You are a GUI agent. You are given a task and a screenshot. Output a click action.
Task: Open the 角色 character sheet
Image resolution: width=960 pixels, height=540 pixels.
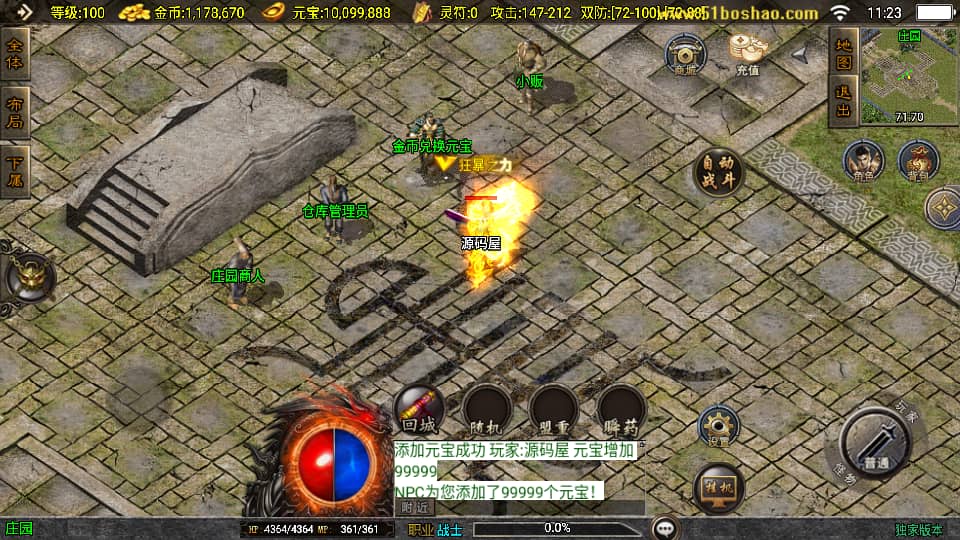(x=863, y=161)
